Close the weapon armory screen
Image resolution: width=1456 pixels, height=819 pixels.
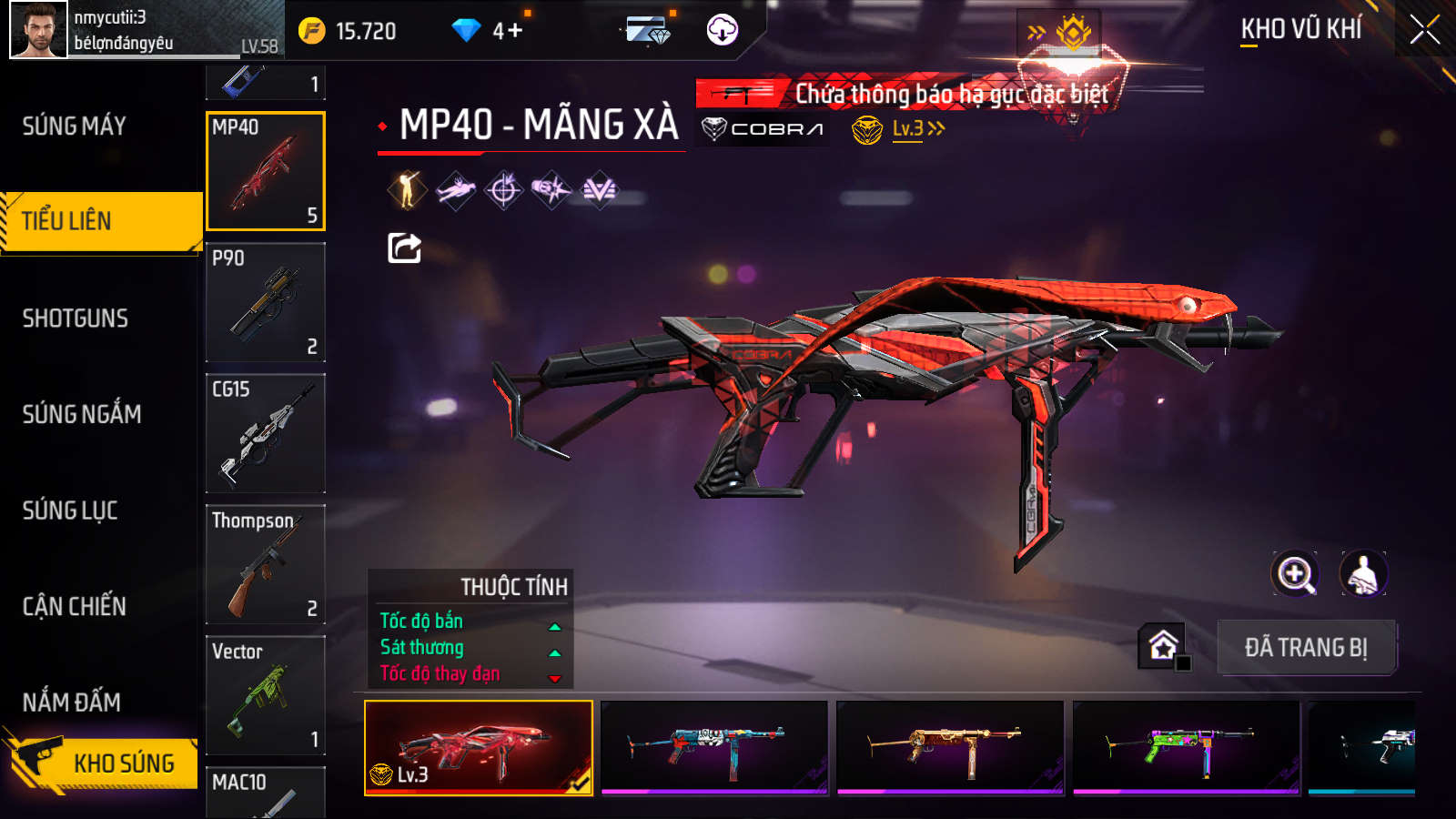point(1424,30)
